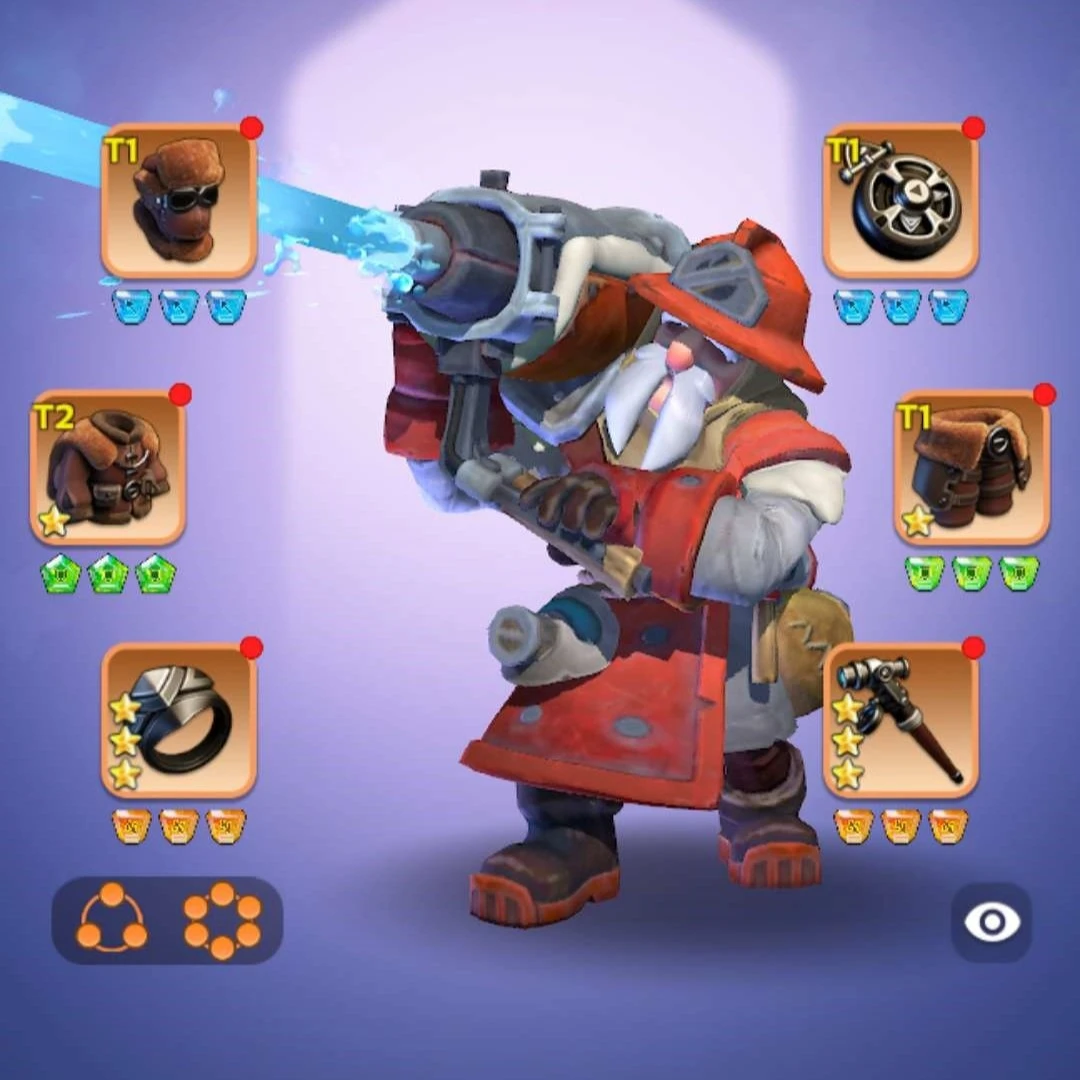Viewport: 1080px width, 1080px height.
Task: Select the T1 round gauge device slot
Action: (x=900, y=201)
